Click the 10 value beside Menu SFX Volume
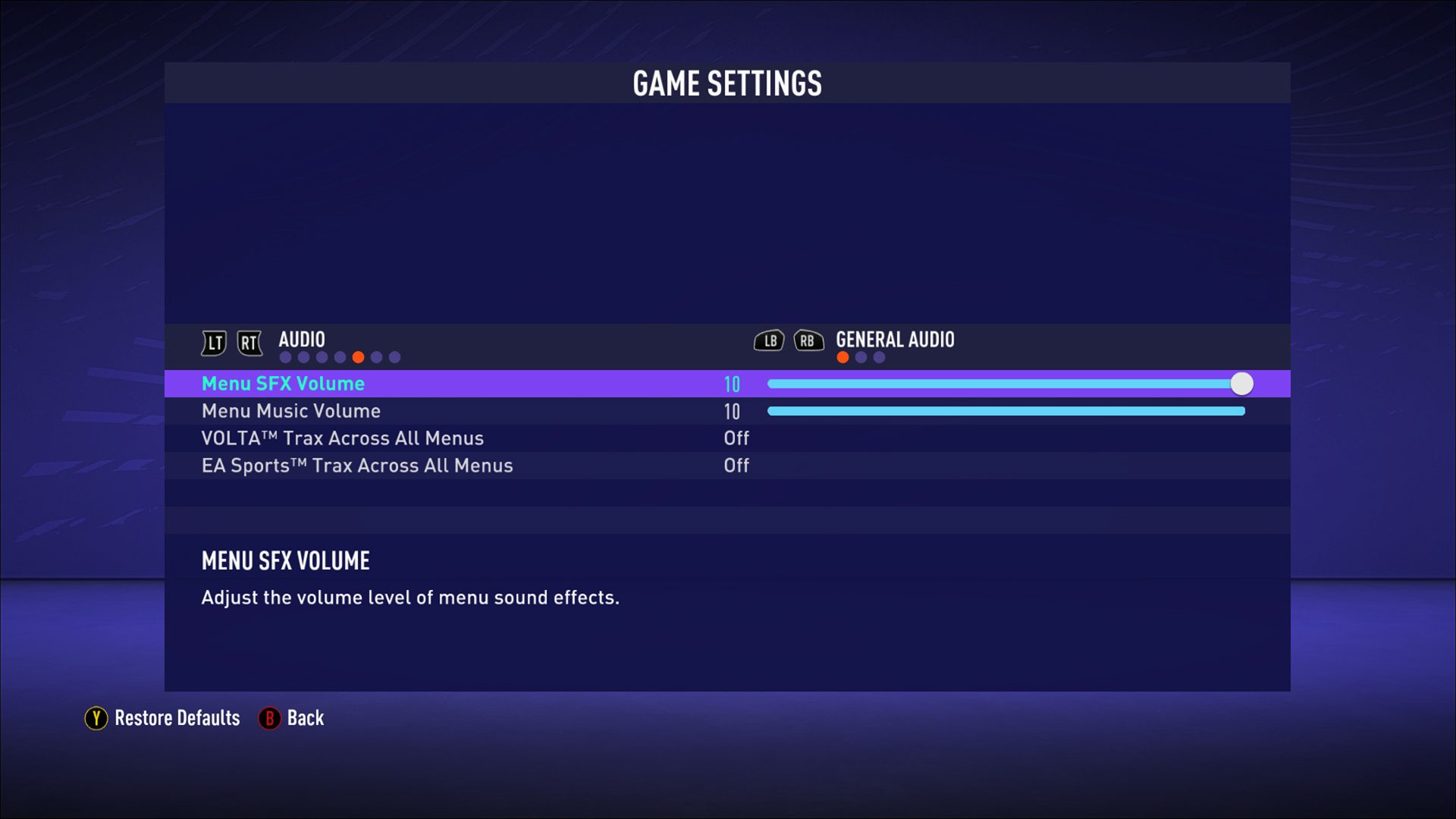 click(x=733, y=384)
